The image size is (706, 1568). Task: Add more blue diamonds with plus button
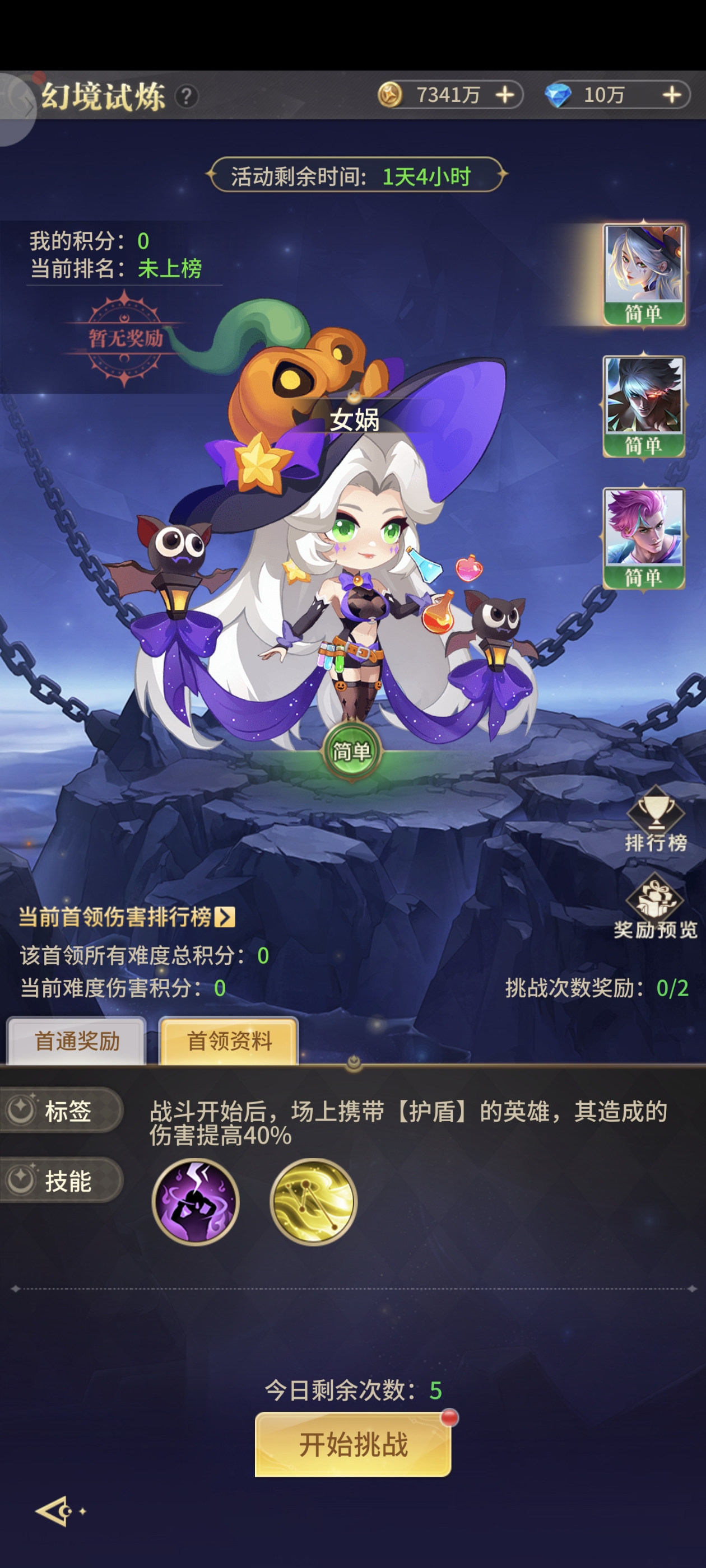[671, 95]
